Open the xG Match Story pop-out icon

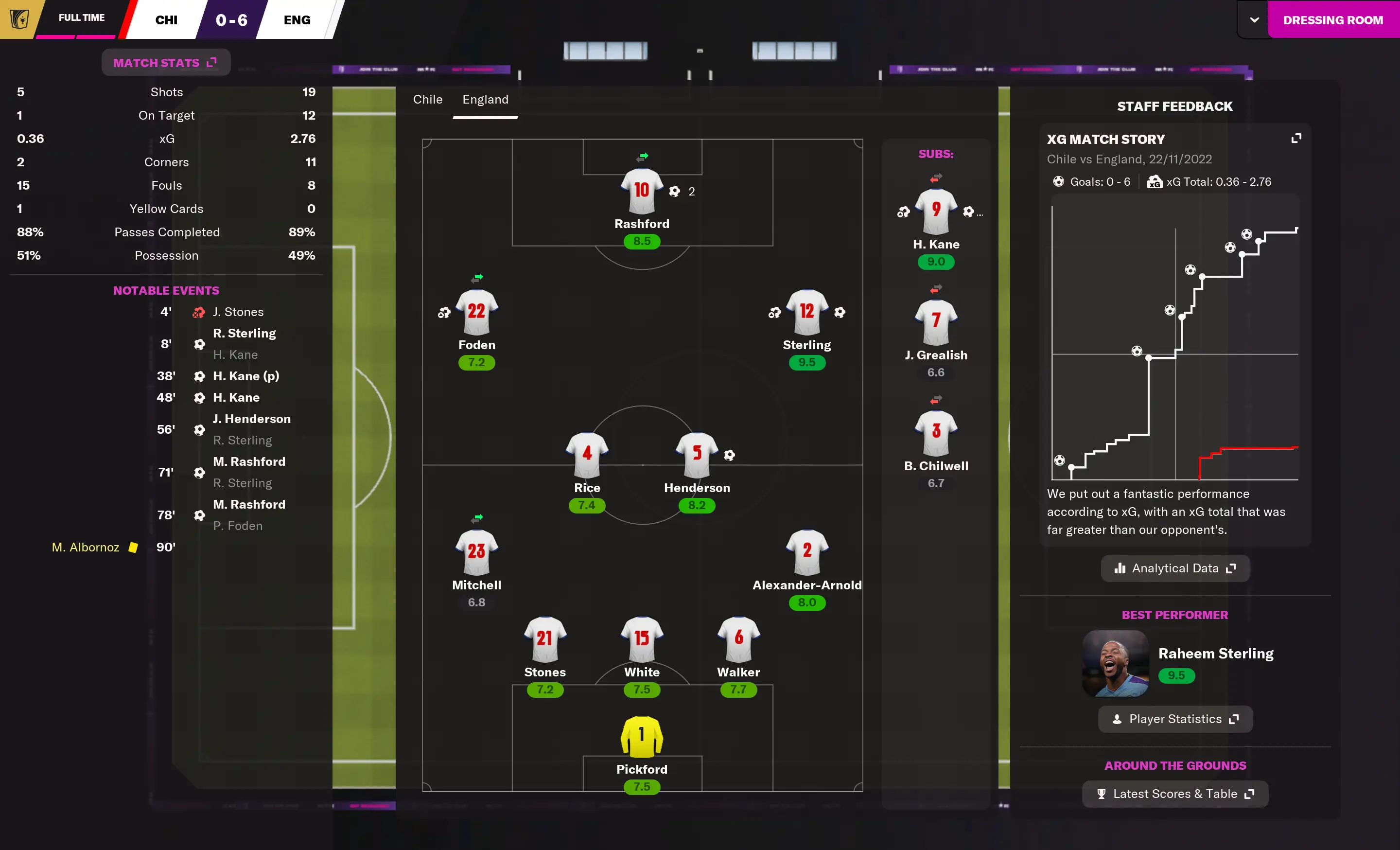(x=1297, y=138)
